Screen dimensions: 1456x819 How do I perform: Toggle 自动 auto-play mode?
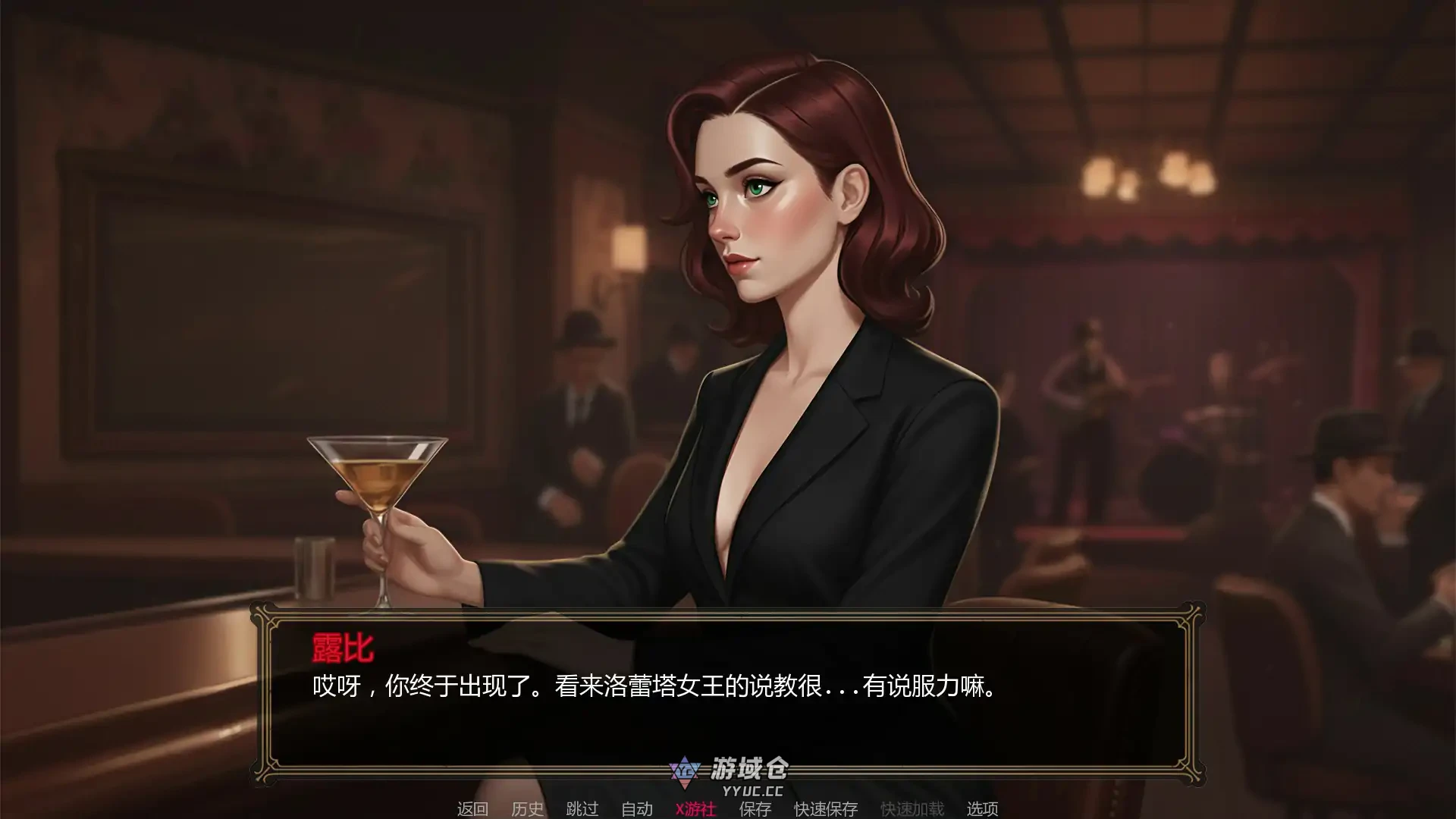tap(635, 809)
